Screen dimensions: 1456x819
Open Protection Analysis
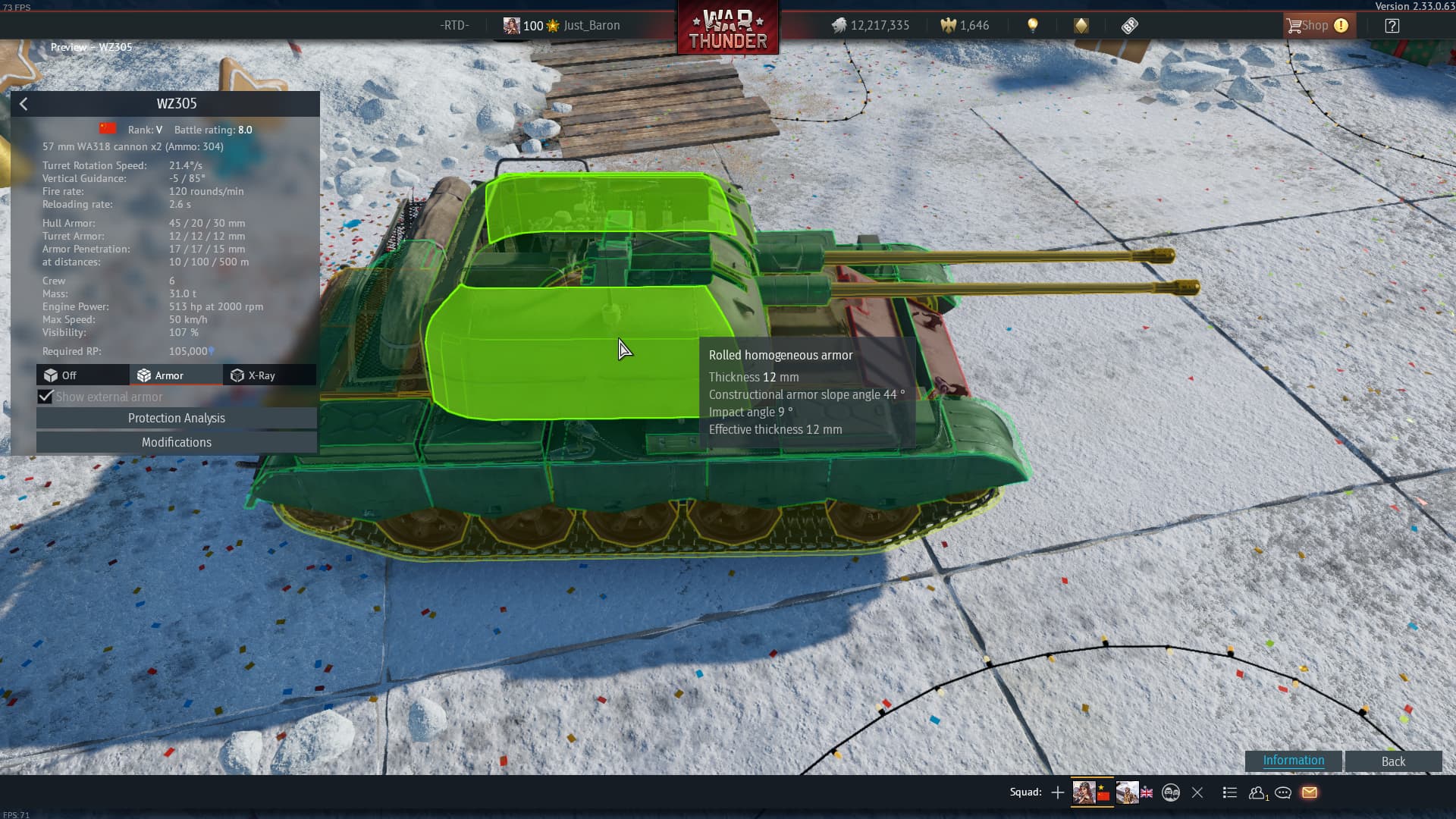(176, 418)
